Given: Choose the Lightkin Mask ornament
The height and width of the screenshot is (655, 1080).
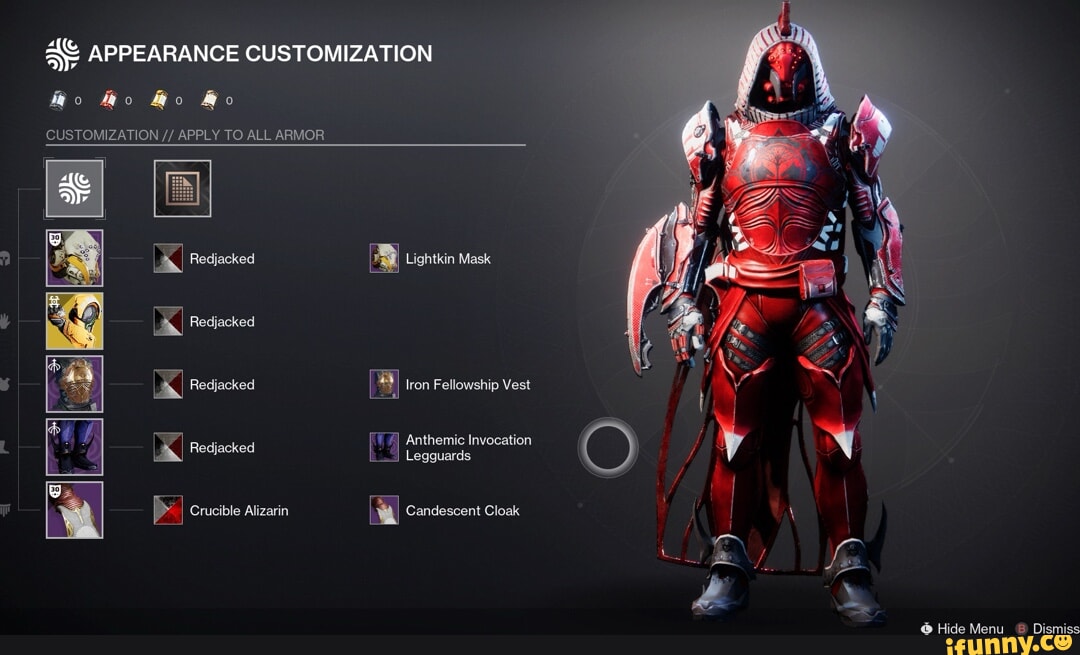Looking at the screenshot, I should tap(384, 259).
